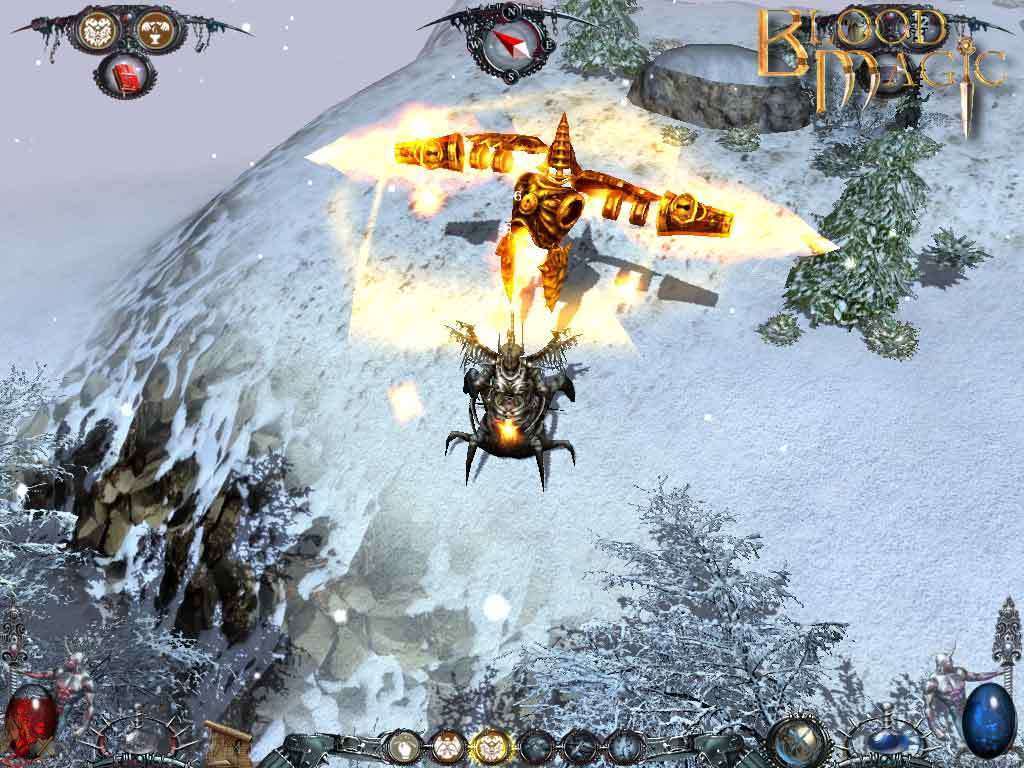This screenshot has height=768, width=1024.
Task: Activate the large round blue-gold spell orb
Action: point(799,741)
